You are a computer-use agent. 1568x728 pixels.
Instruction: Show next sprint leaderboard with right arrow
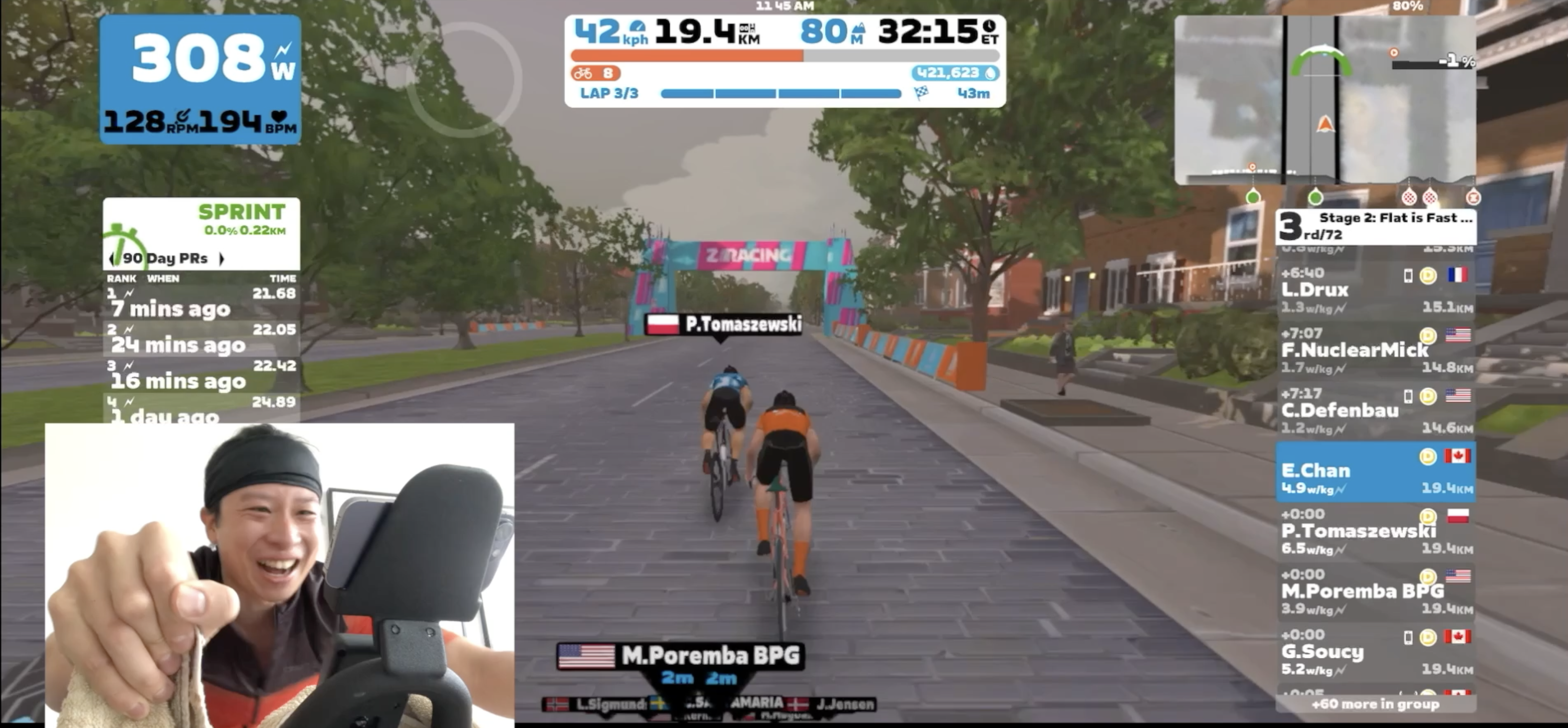coord(222,259)
